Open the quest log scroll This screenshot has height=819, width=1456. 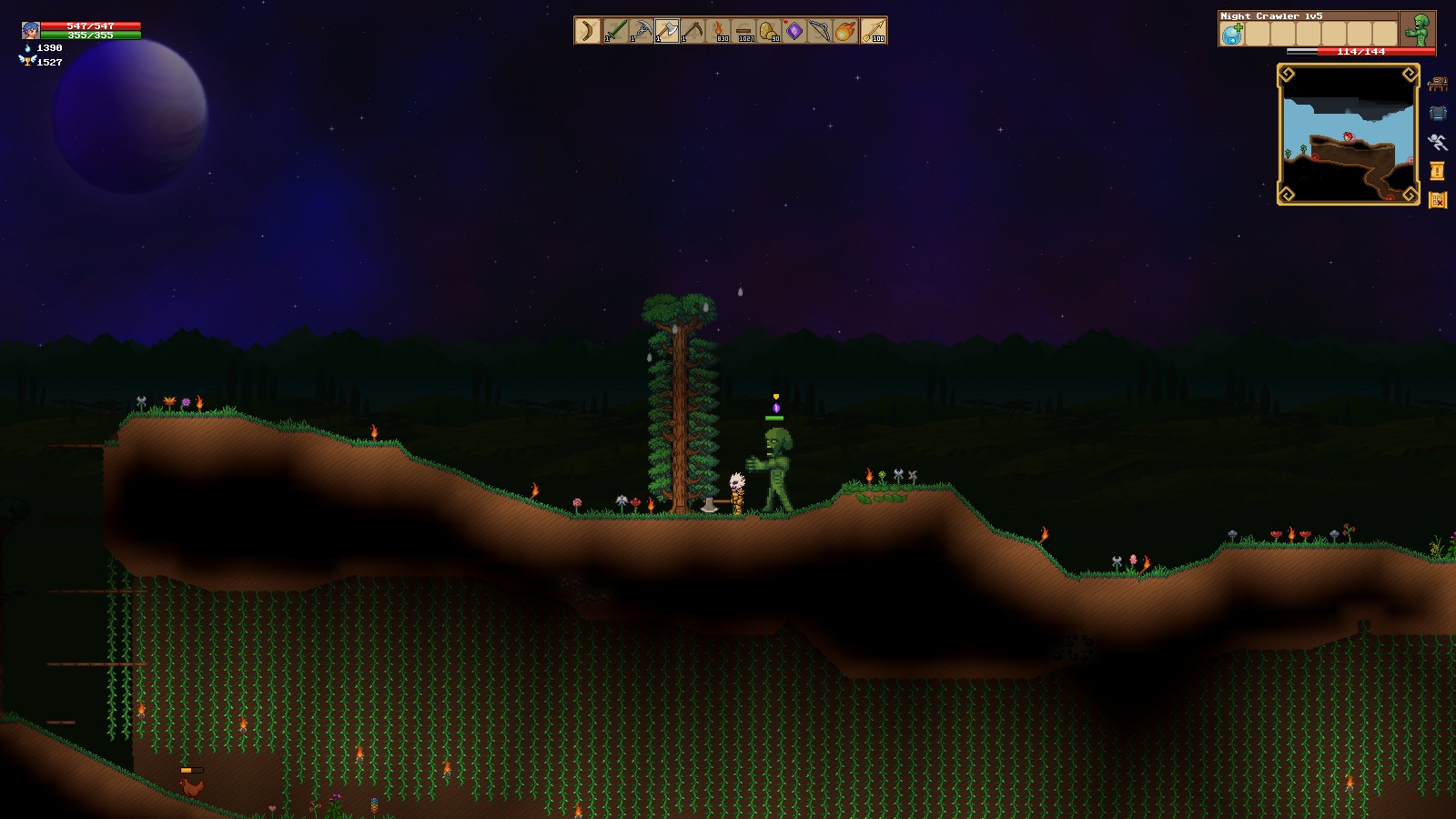[x=1436, y=170]
